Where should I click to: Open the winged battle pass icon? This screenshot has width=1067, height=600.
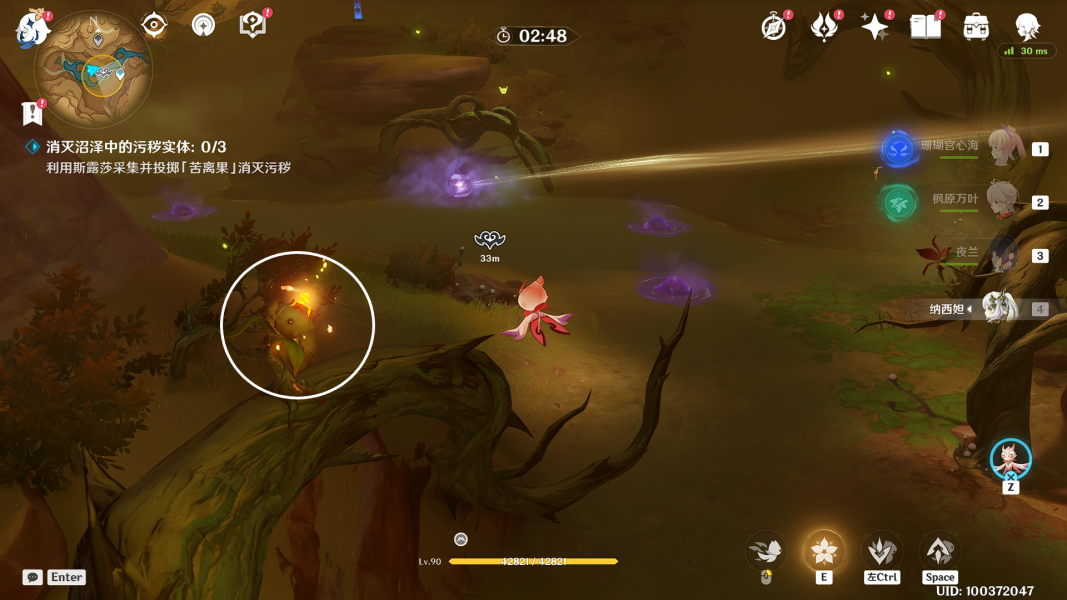[x=824, y=27]
